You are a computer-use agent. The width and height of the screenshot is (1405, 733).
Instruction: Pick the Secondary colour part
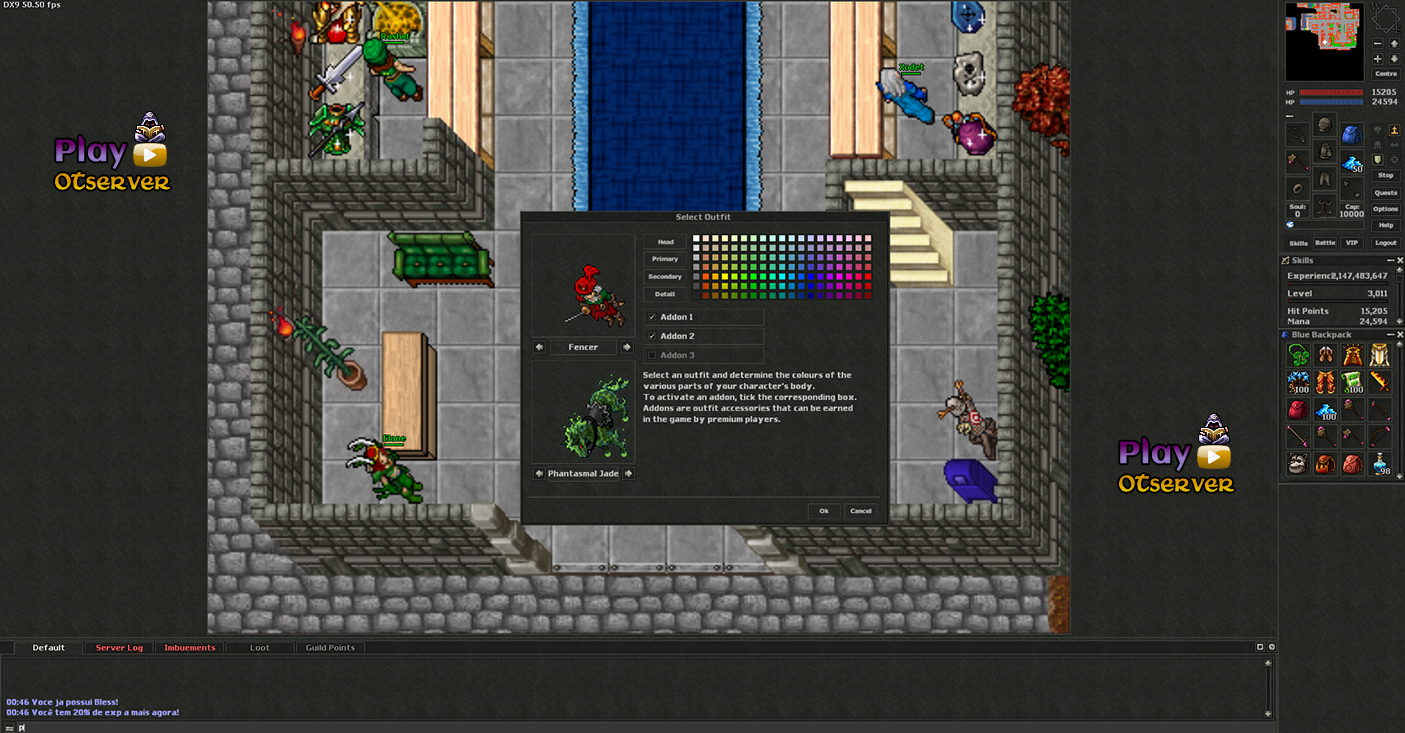point(665,277)
